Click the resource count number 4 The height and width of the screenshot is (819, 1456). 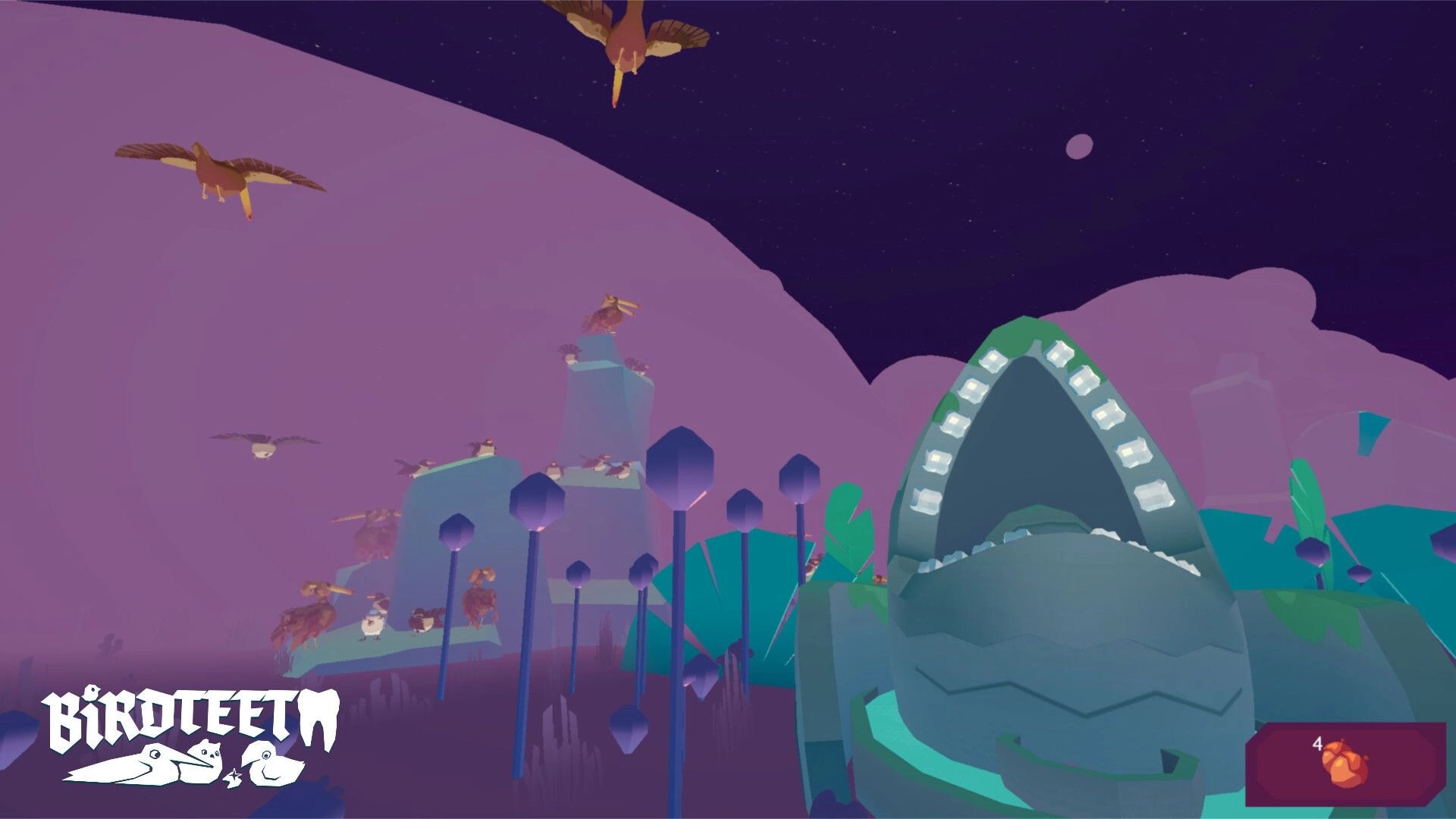[x=1317, y=744]
